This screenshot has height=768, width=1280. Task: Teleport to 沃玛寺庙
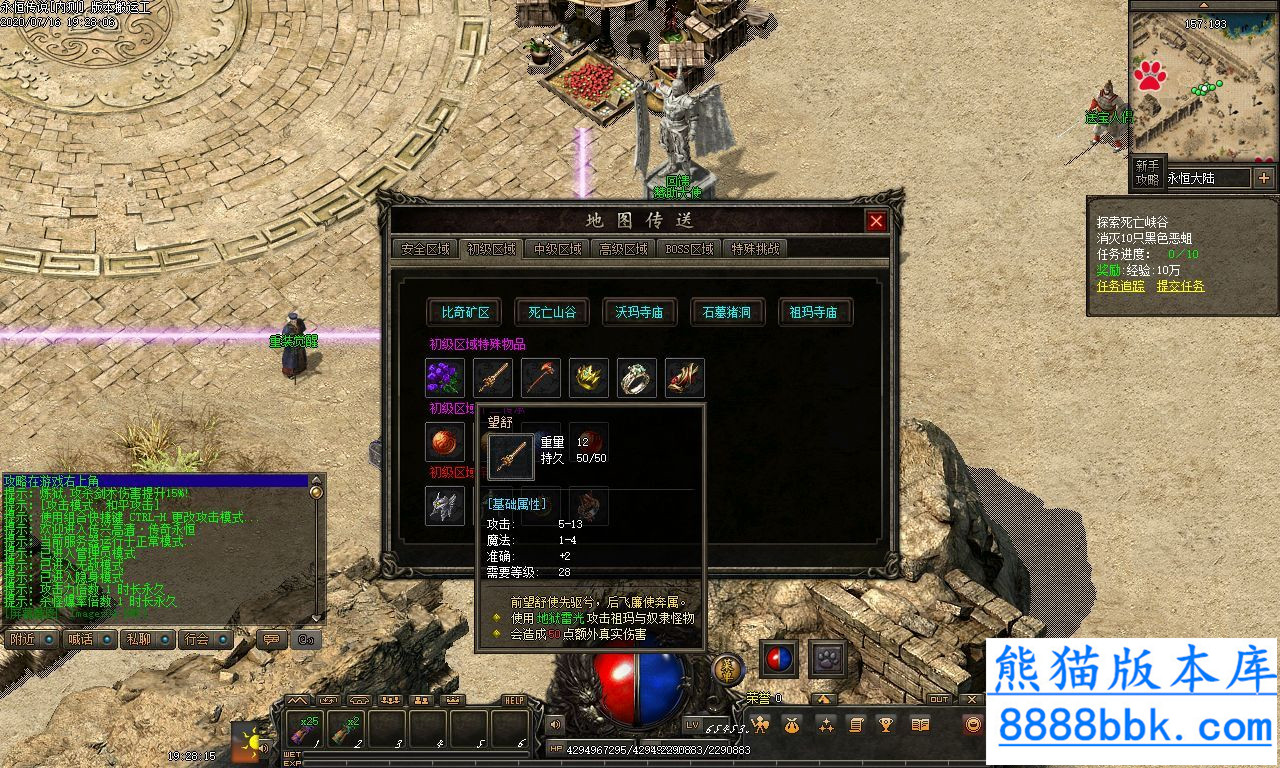pos(639,312)
